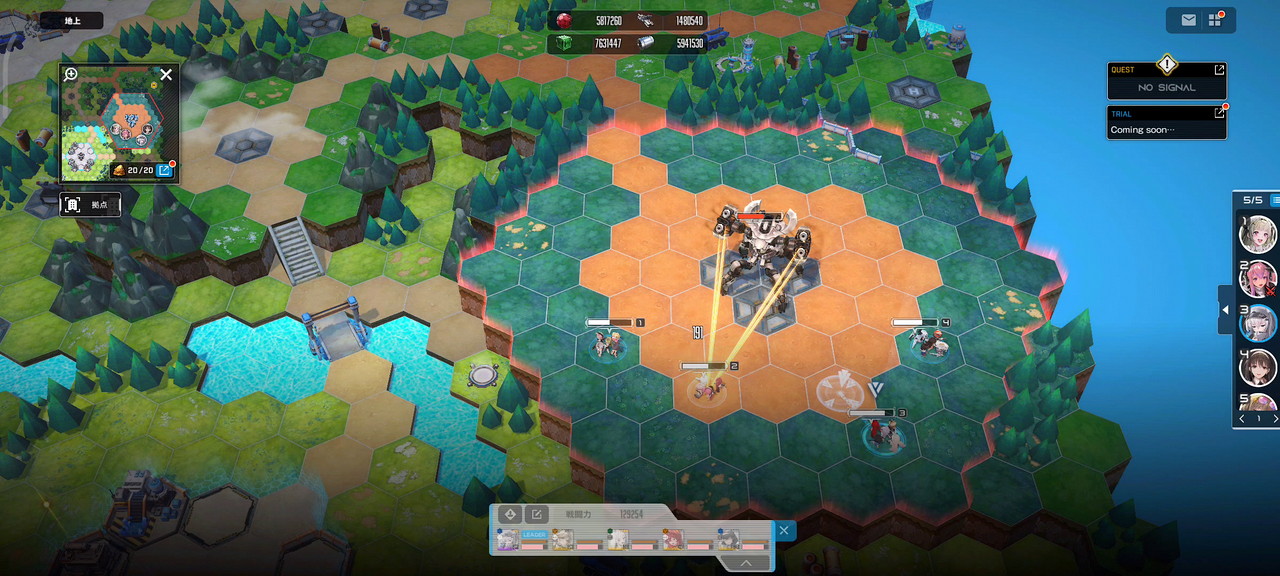Image resolution: width=1280 pixels, height=576 pixels.
Task: Click the diamond download icon button
Action: [x=510, y=514]
